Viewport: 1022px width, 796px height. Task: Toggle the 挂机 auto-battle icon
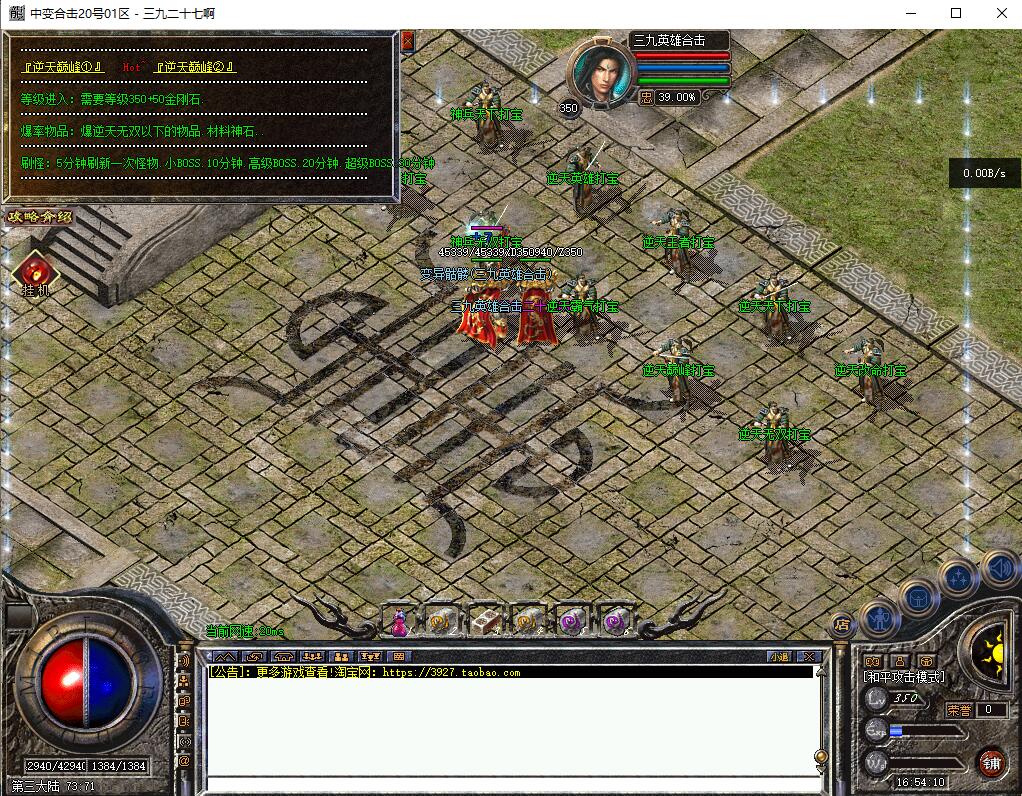pos(35,273)
